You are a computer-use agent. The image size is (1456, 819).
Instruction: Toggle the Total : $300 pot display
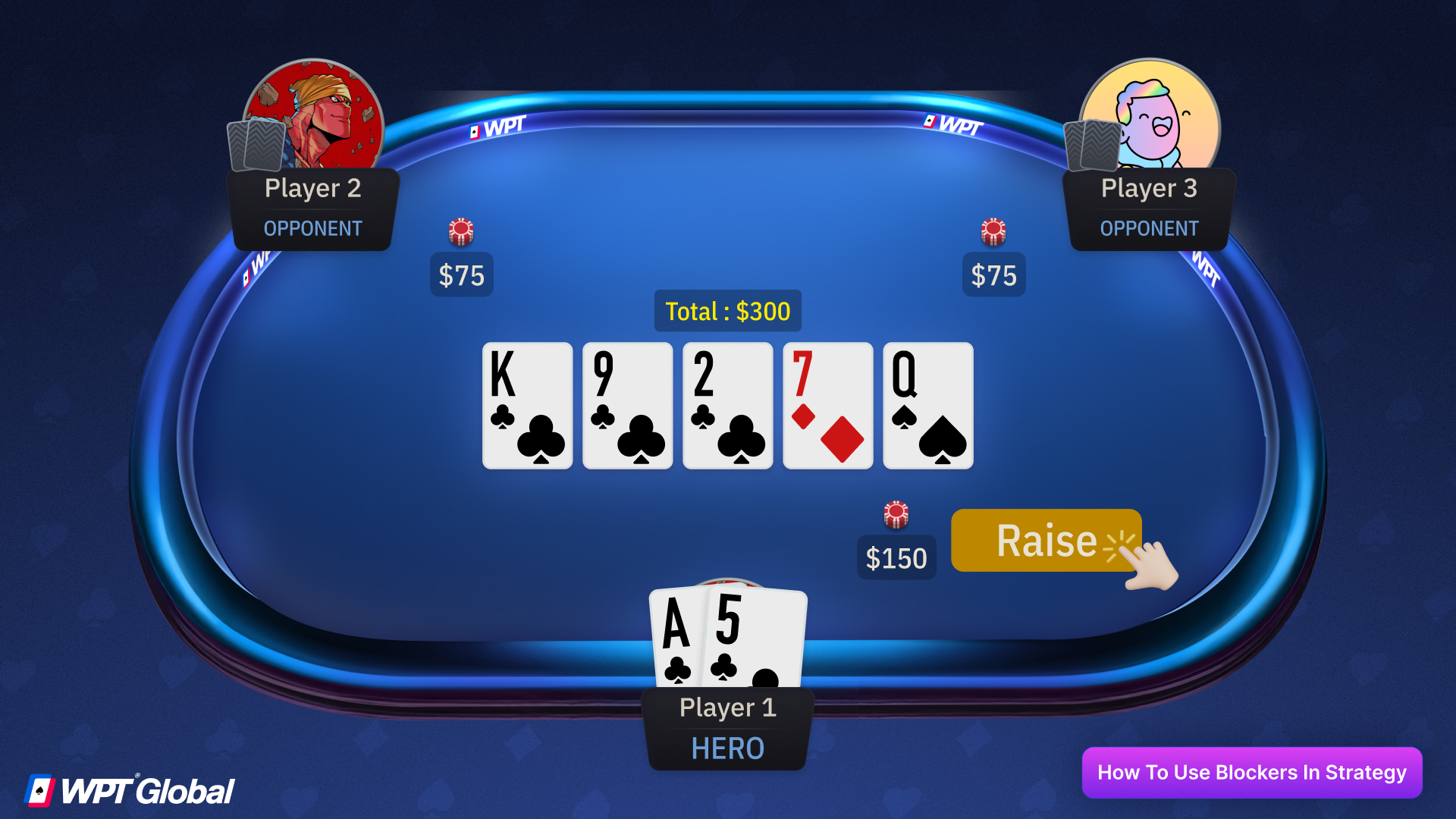pos(727,310)
